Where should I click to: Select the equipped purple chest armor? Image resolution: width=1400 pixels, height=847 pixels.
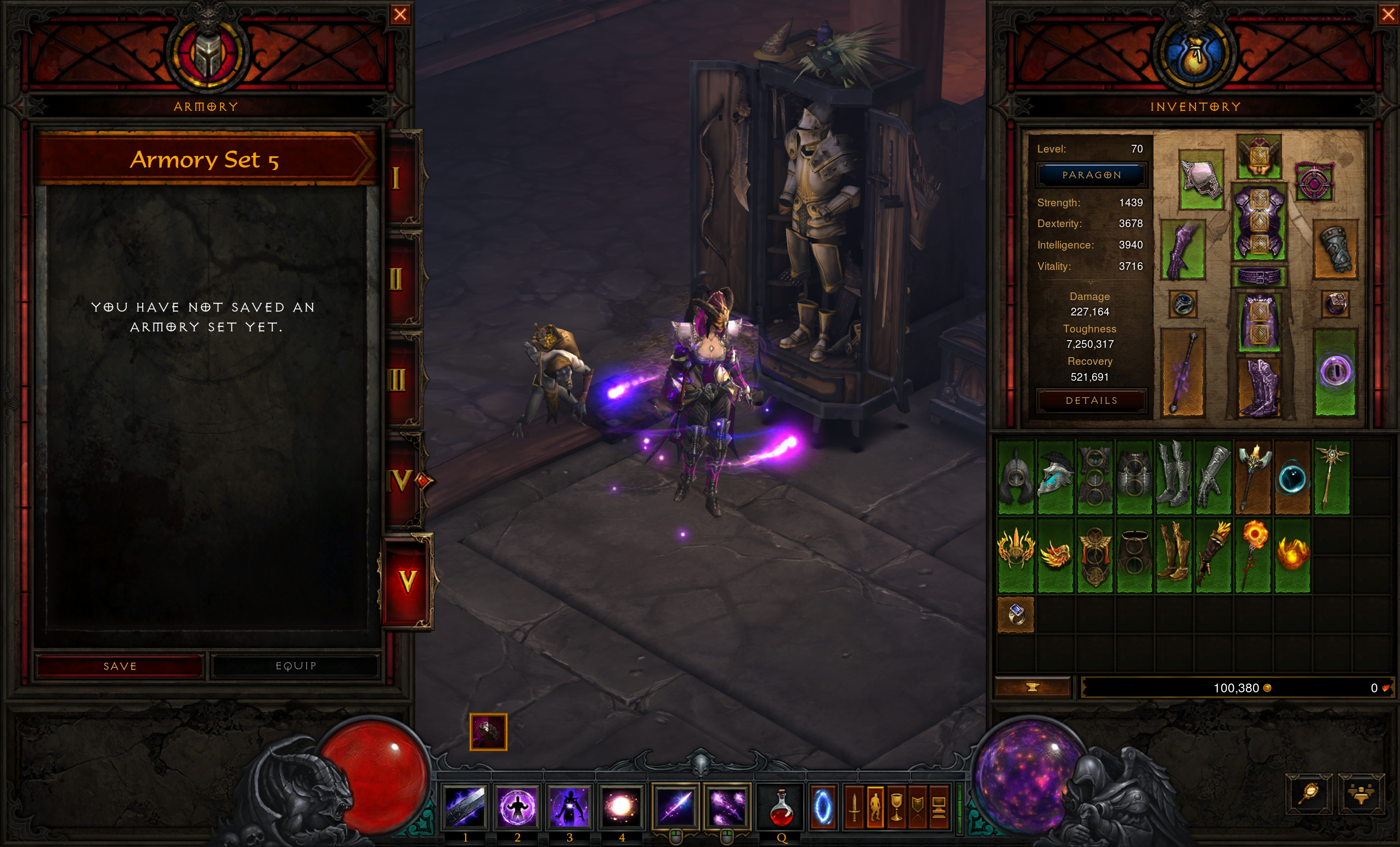(x=1258, y=222)
